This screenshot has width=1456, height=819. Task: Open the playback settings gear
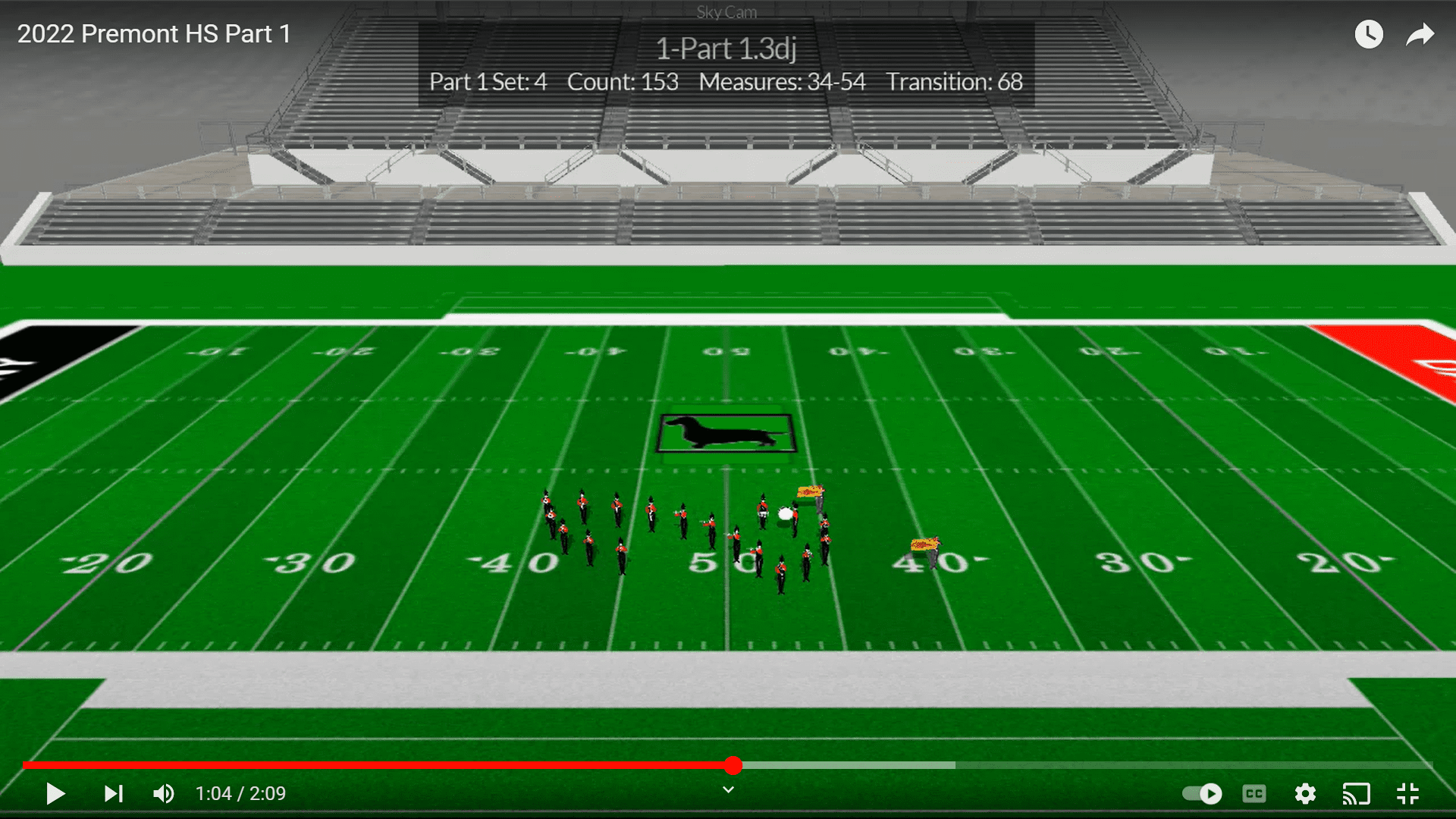point(1305,793)
